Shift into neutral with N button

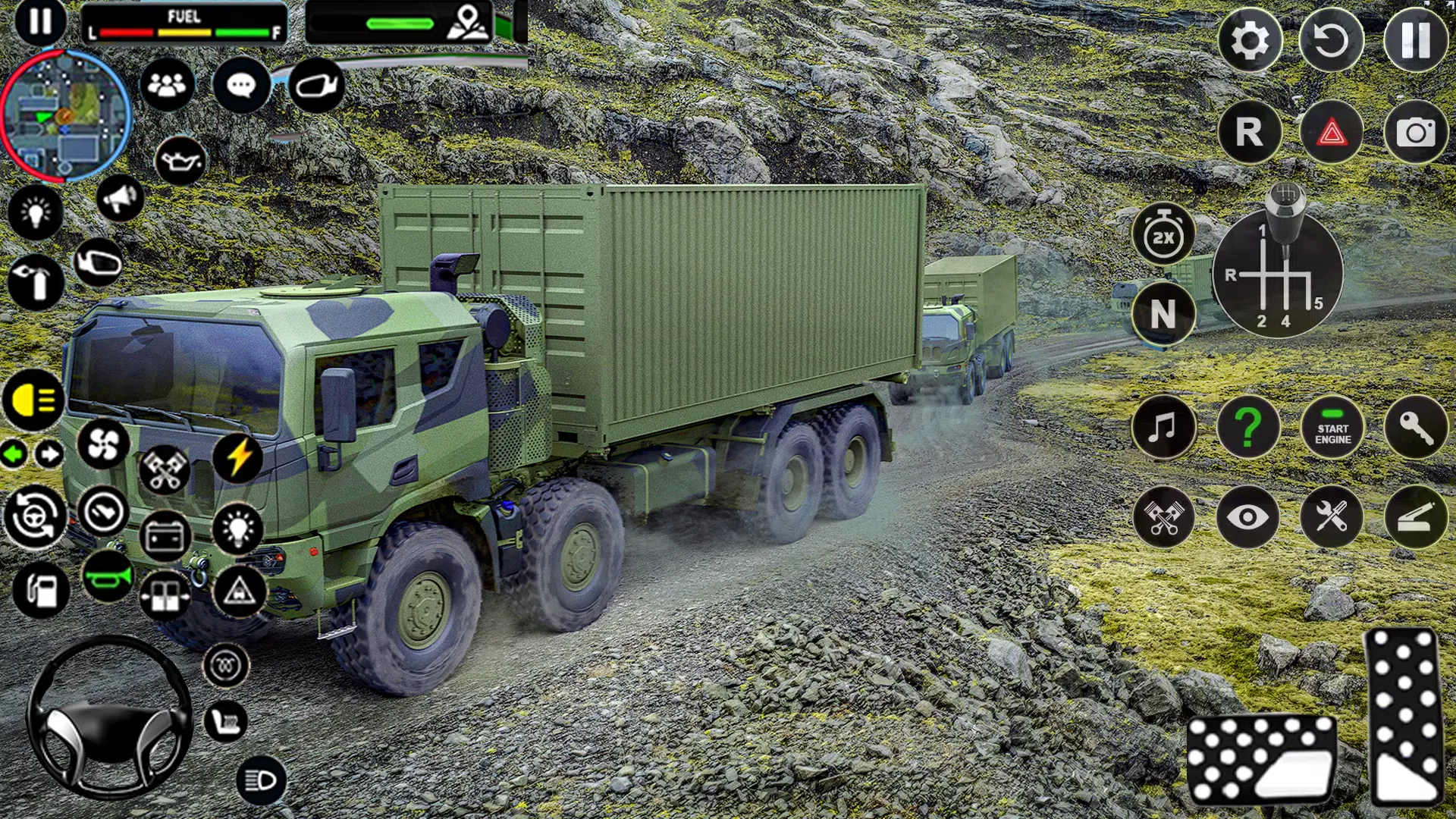[1163, 313]
